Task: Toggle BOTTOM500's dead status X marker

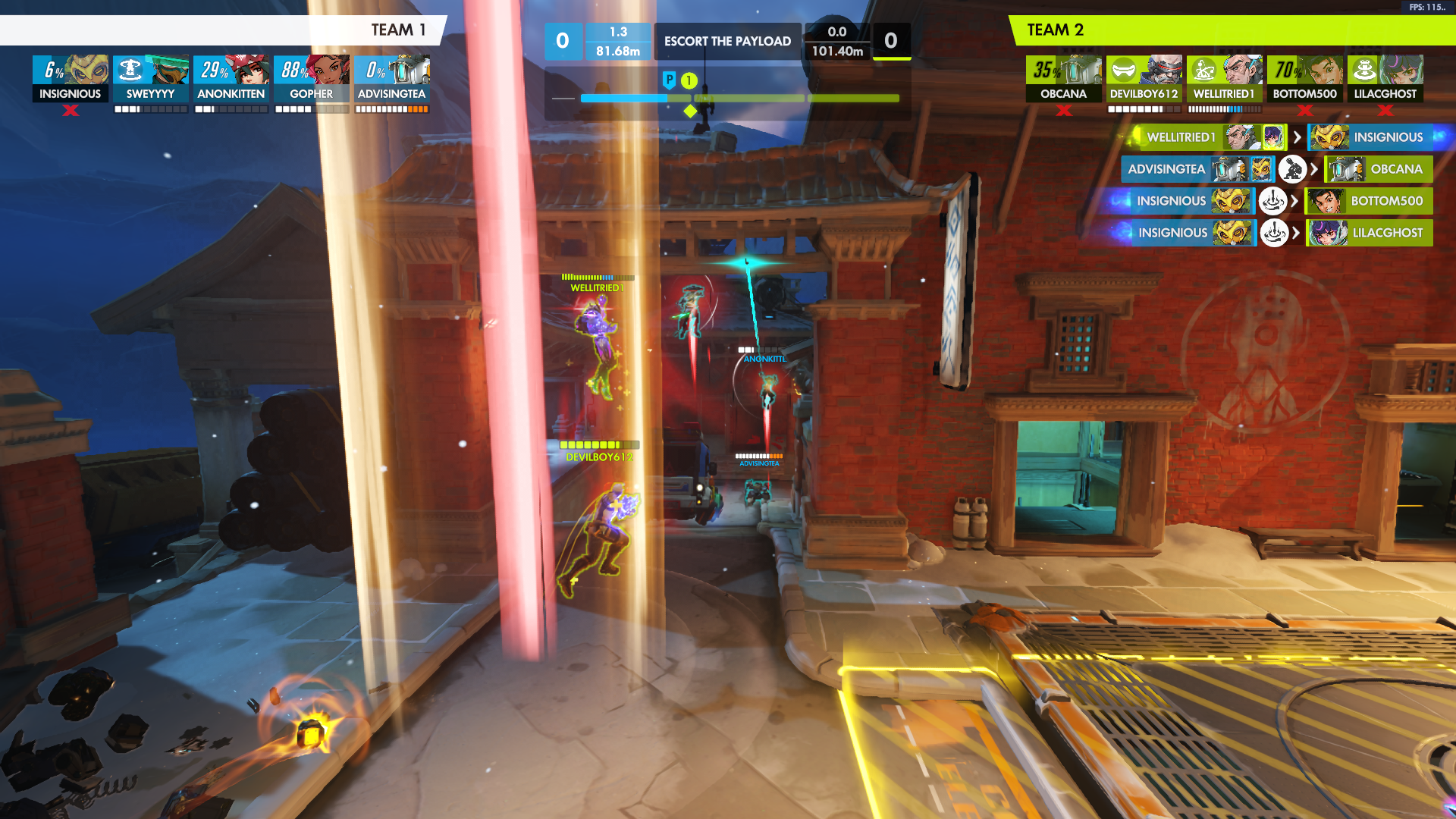Action: [1304, 110]
